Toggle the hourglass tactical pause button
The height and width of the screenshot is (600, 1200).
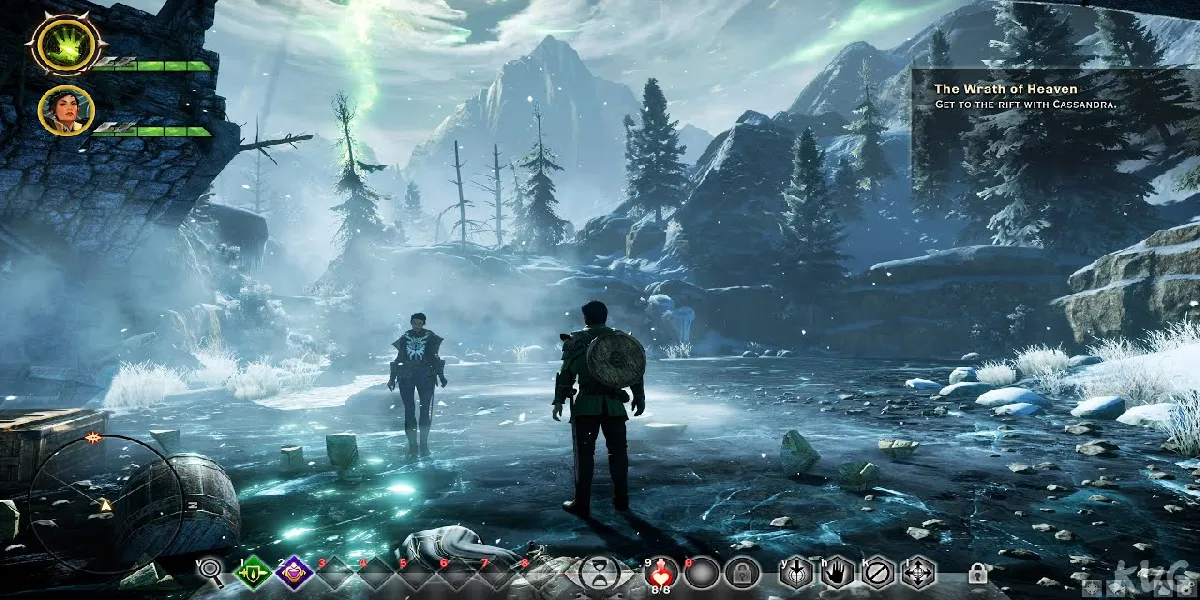pos(597,572)
